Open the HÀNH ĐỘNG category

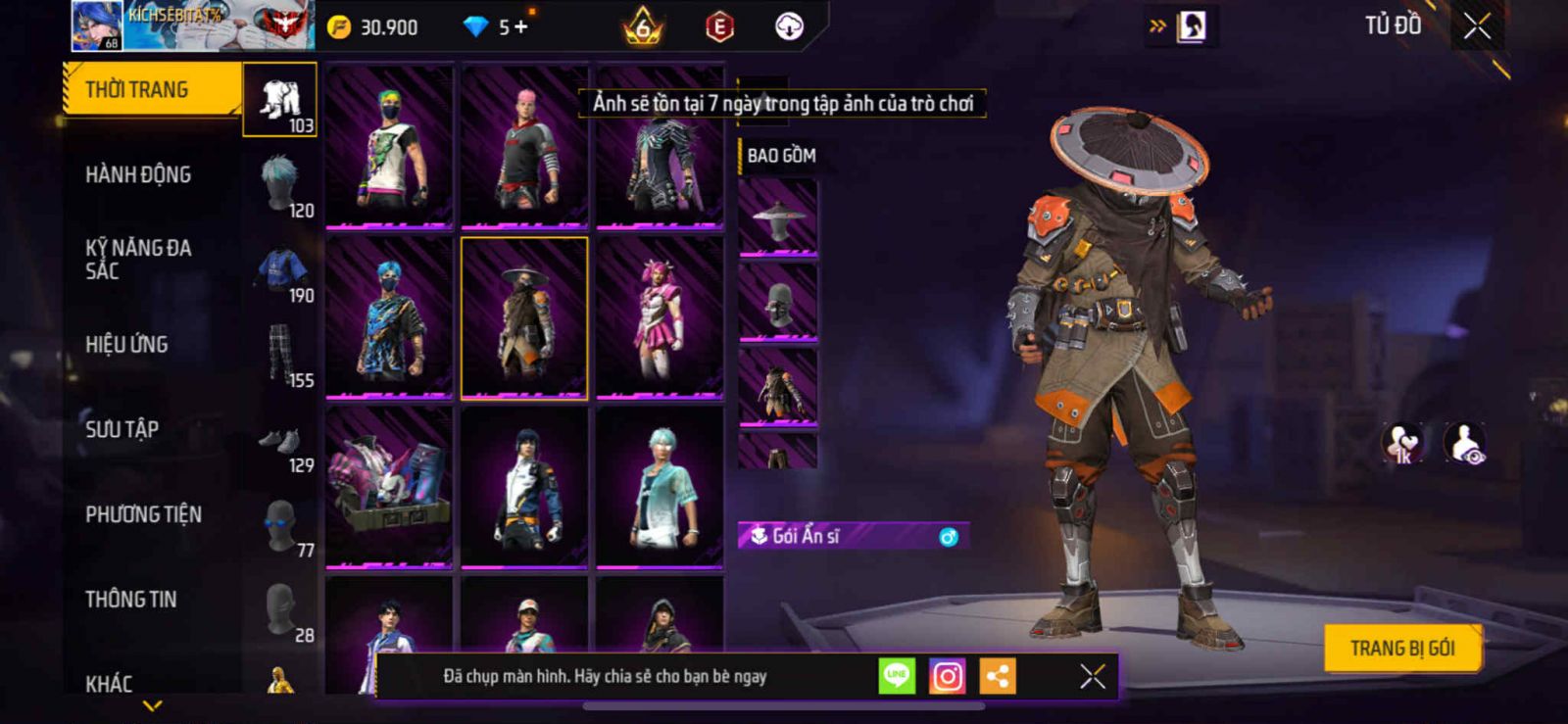[x=138, y=175]
